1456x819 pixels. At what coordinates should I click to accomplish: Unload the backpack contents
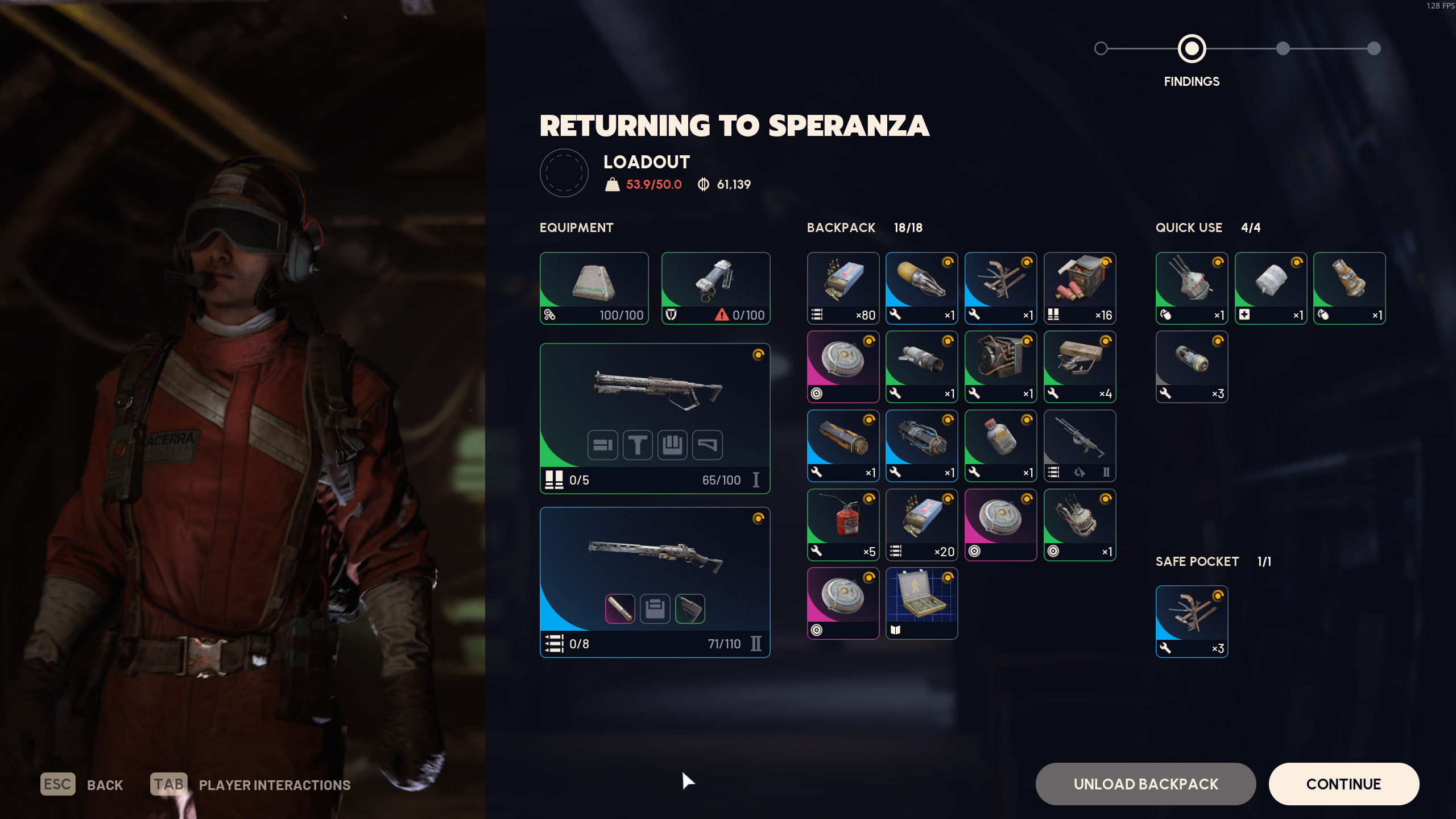coord(1145,784)
